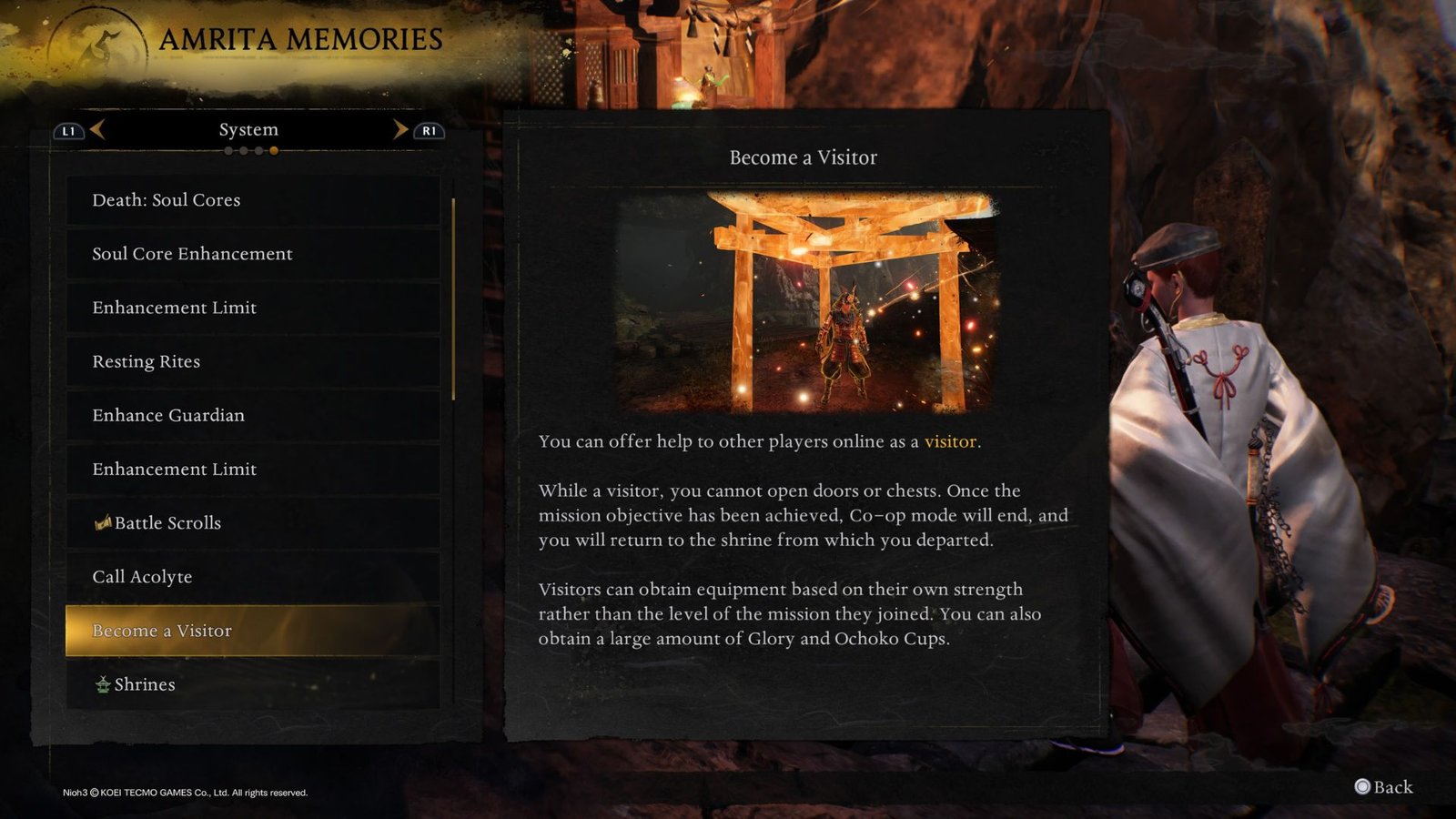
Task: Select the highlighted fourth pagination dot
Action: 274,151
